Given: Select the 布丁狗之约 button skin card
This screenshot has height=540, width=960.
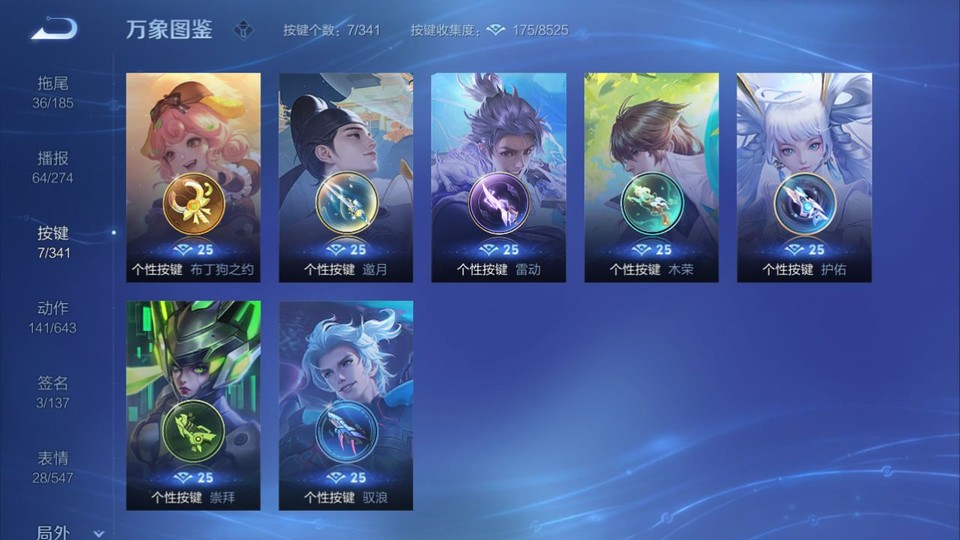Looking at the screenshot, I should click(194, 177).
